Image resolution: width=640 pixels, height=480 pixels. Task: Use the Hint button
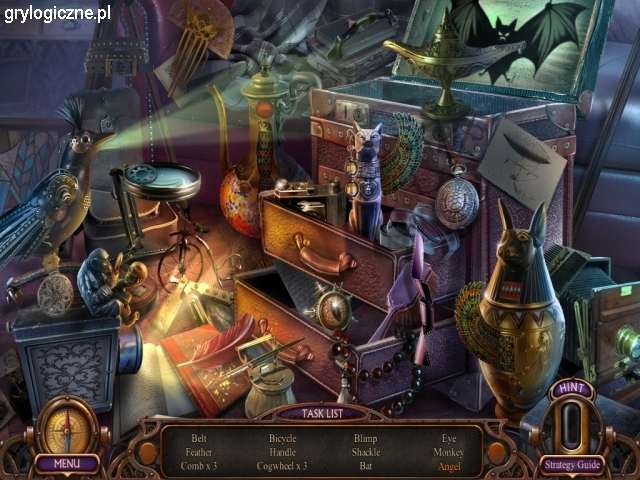571,415
